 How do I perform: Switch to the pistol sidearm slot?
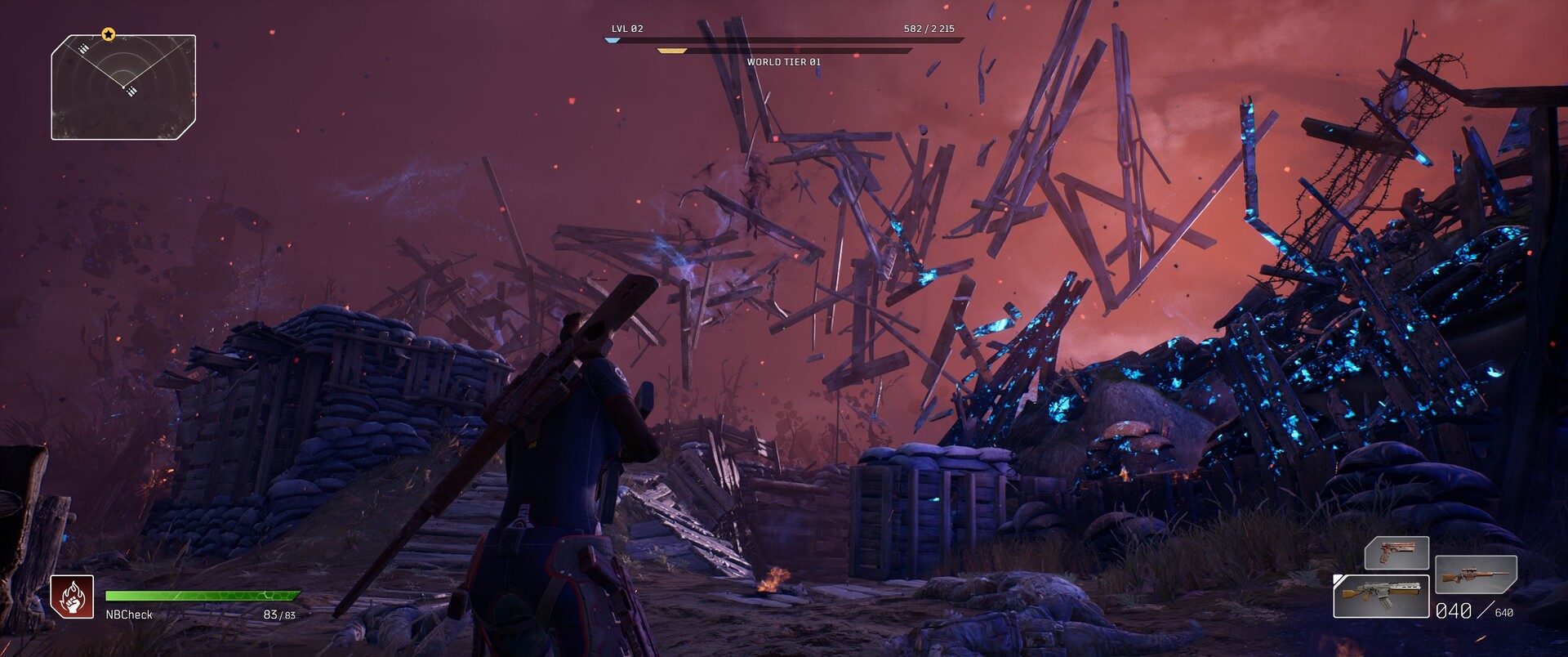[x=1396, y=553]
